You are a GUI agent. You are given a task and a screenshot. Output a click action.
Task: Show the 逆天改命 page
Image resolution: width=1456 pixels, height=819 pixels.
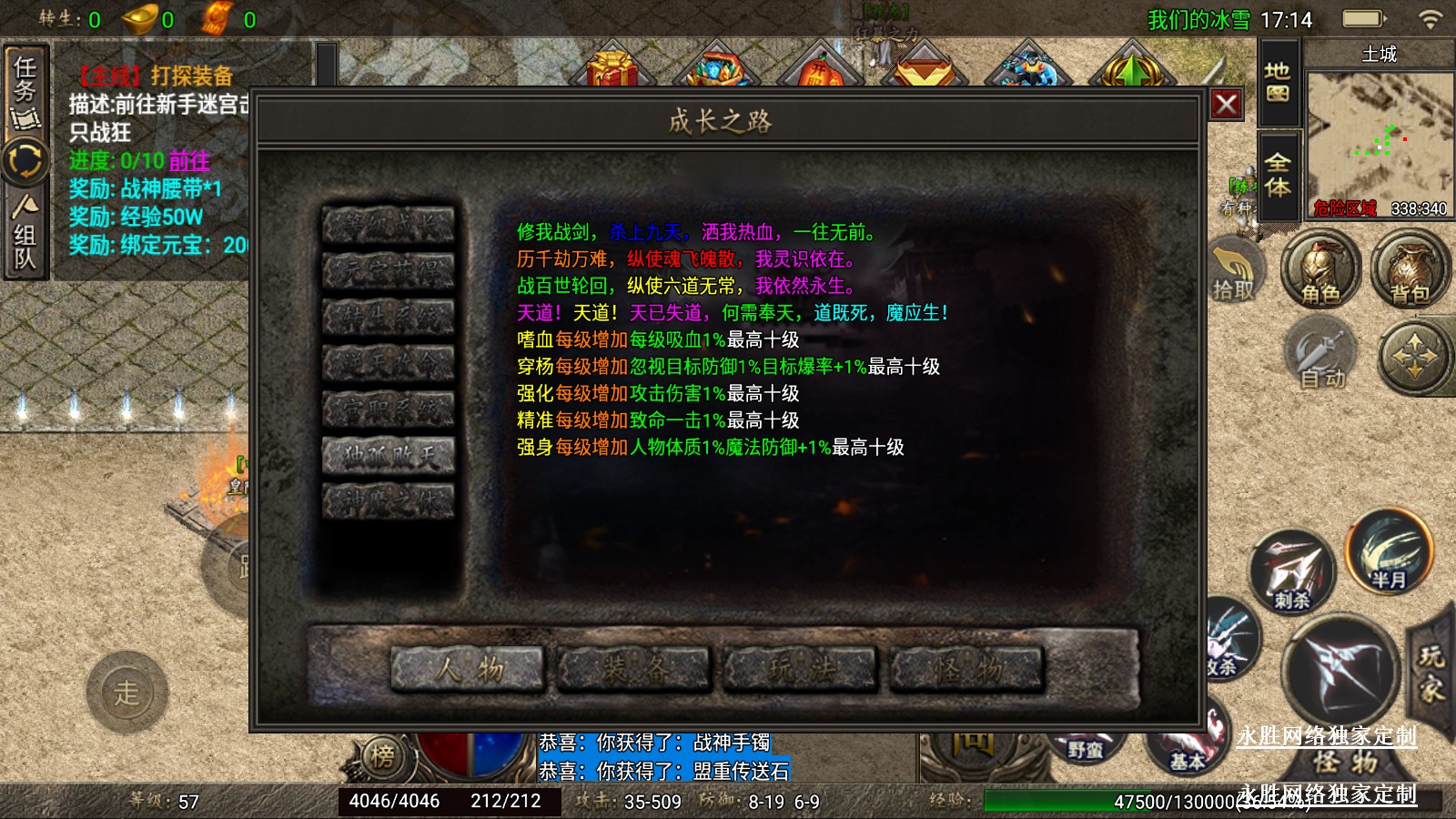tap(389, 363)
